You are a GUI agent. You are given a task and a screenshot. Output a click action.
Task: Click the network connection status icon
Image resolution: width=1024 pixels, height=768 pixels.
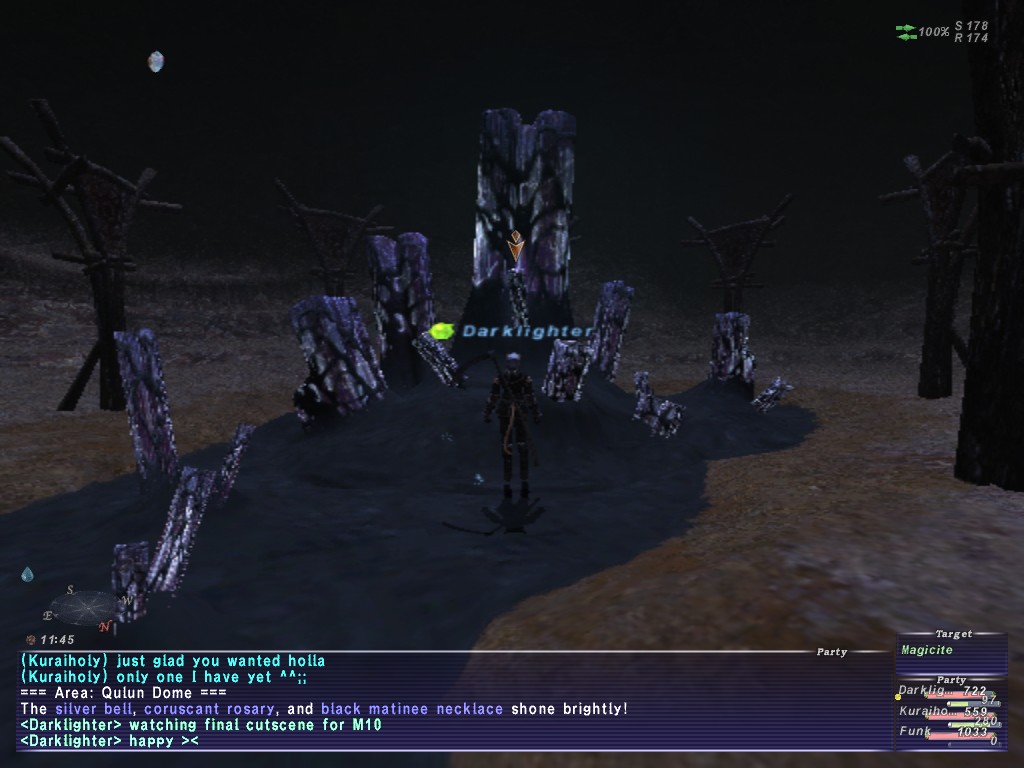[907, 32]
